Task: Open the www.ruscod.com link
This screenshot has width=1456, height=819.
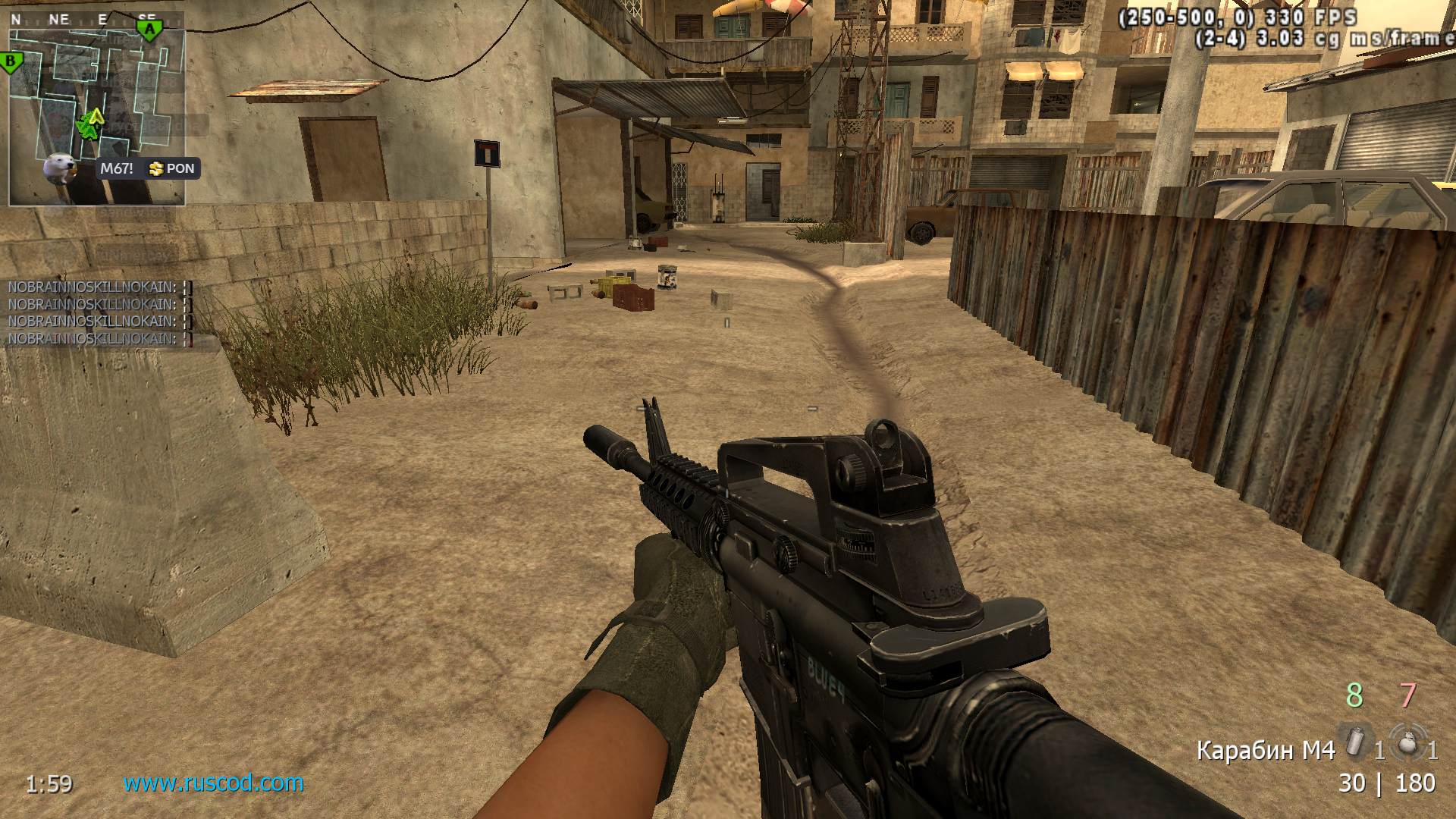Action: tap(213, 783)
